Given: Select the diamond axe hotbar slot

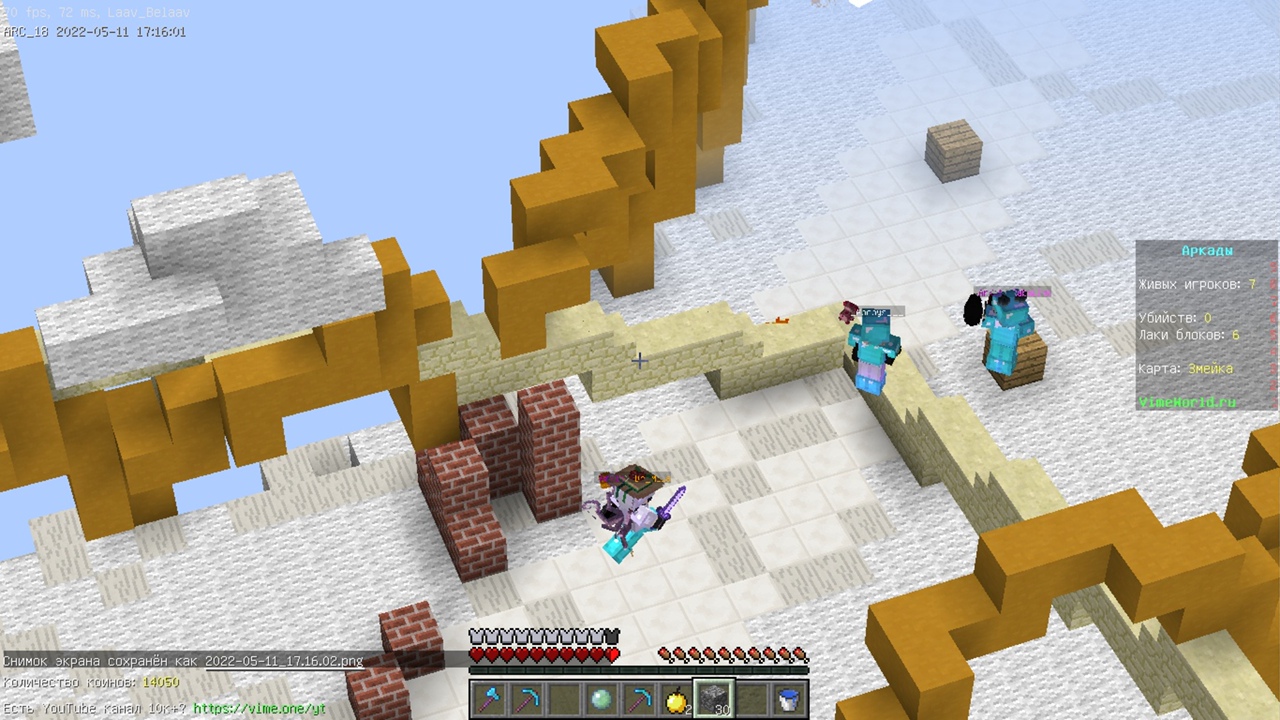Looking at the screenshot, I should [x=490, y=698].
